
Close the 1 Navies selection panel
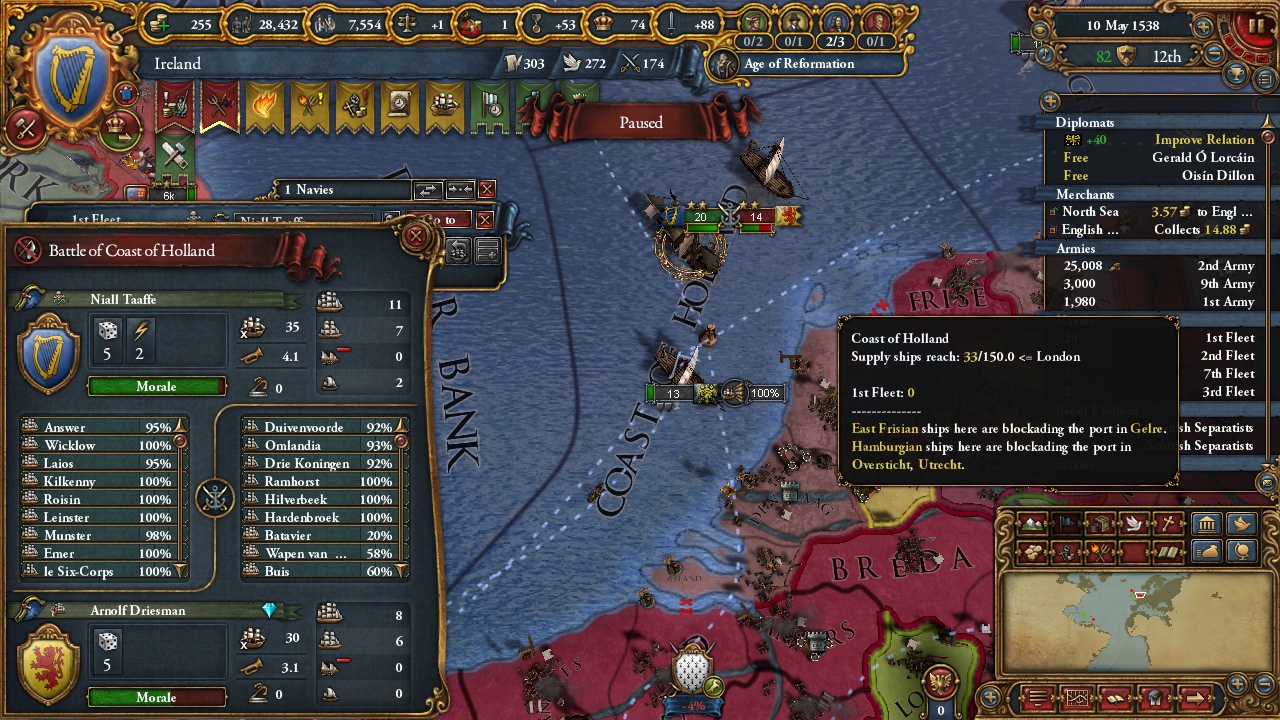487,190
